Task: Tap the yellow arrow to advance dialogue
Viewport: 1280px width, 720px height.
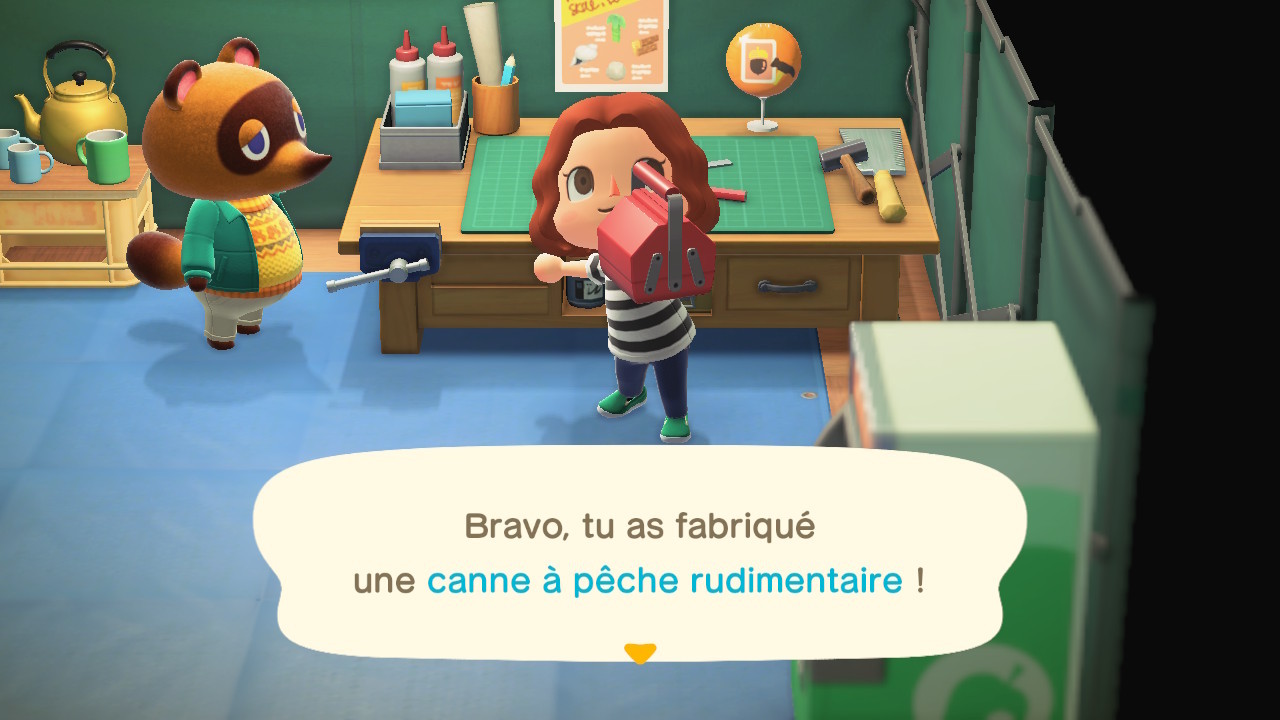Action: 640,652
